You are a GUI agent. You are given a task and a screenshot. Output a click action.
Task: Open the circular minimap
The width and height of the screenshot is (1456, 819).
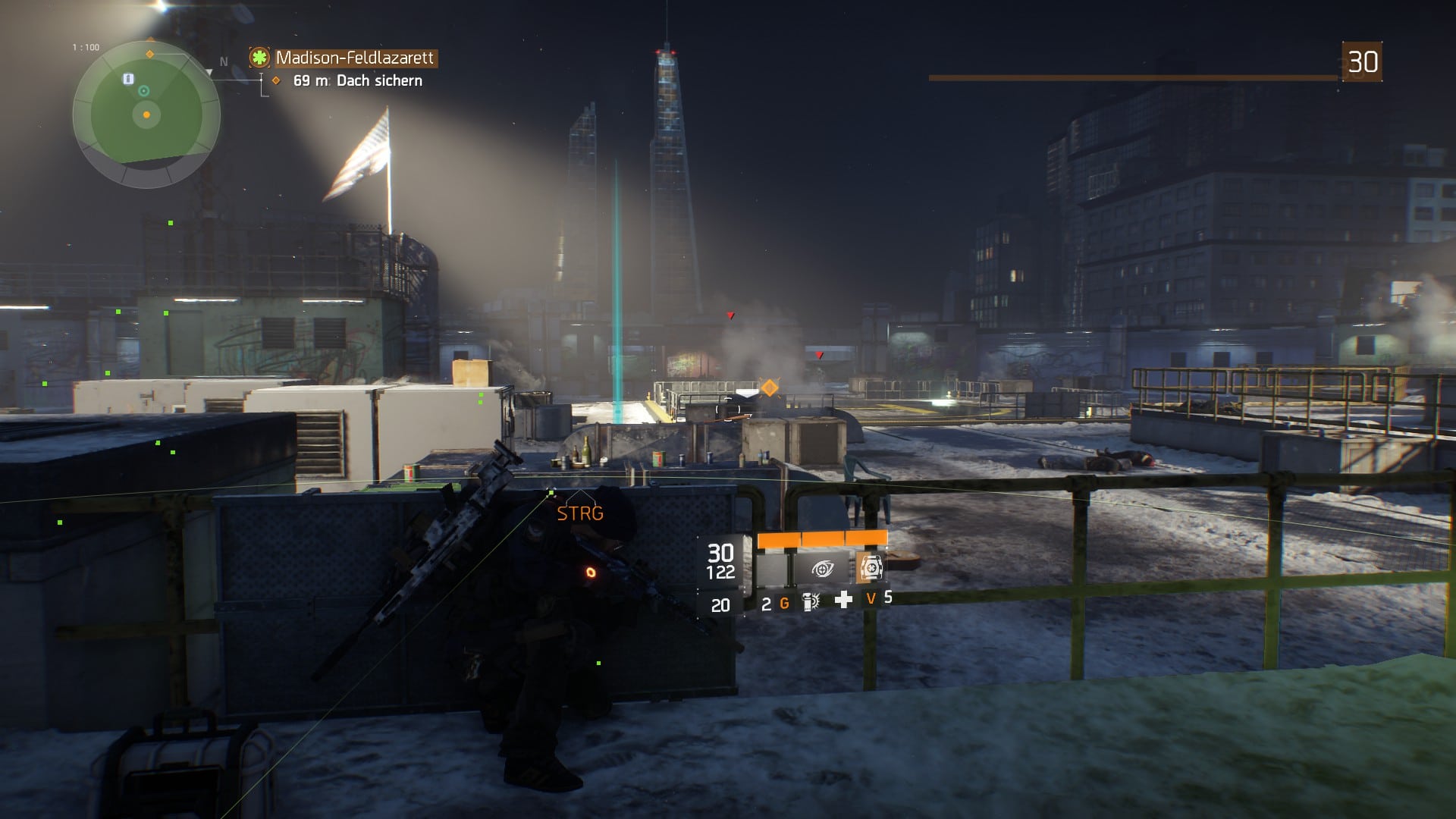[146, 115]
